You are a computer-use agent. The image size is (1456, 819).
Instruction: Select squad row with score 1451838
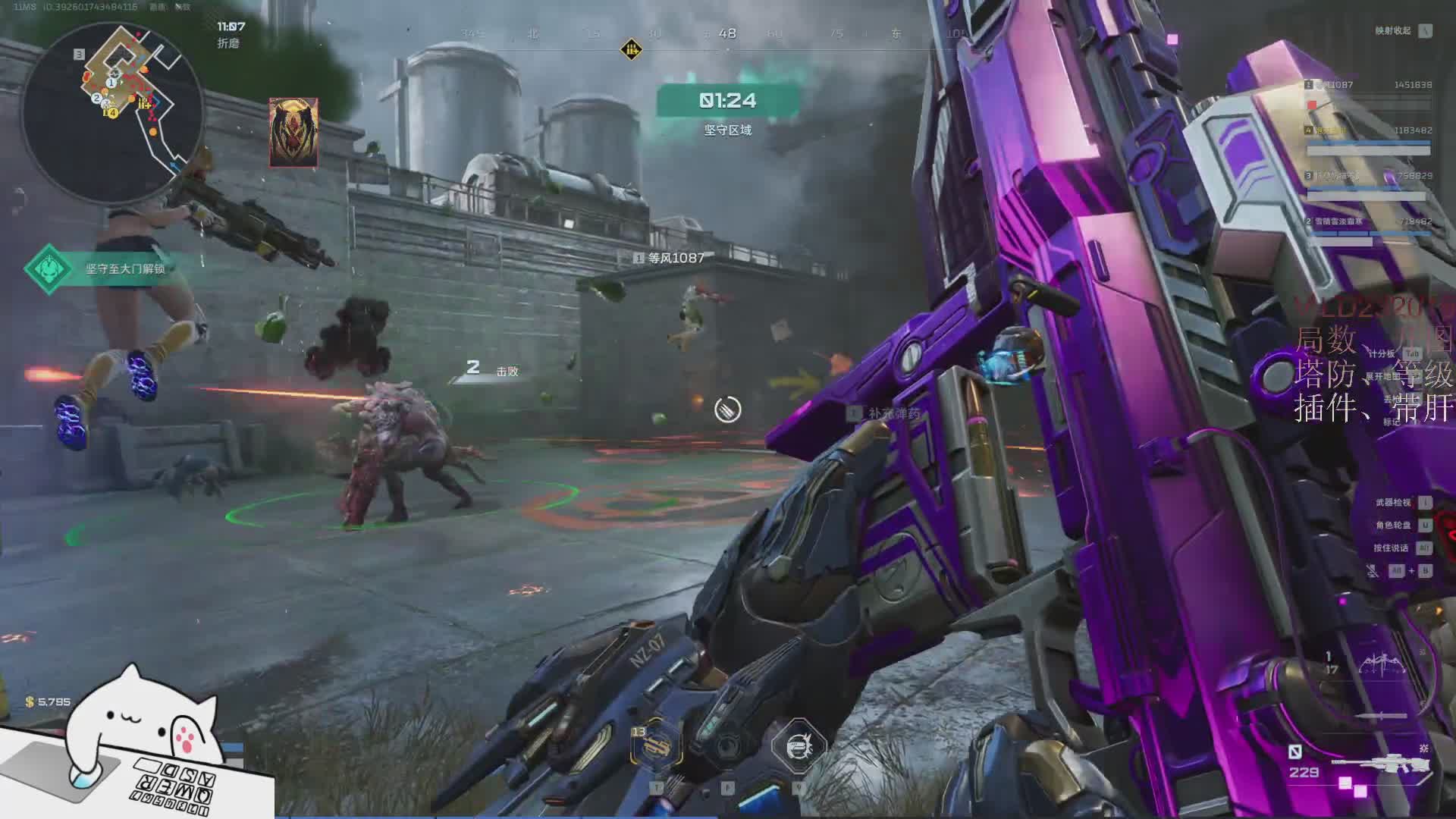coord(1368,85)
